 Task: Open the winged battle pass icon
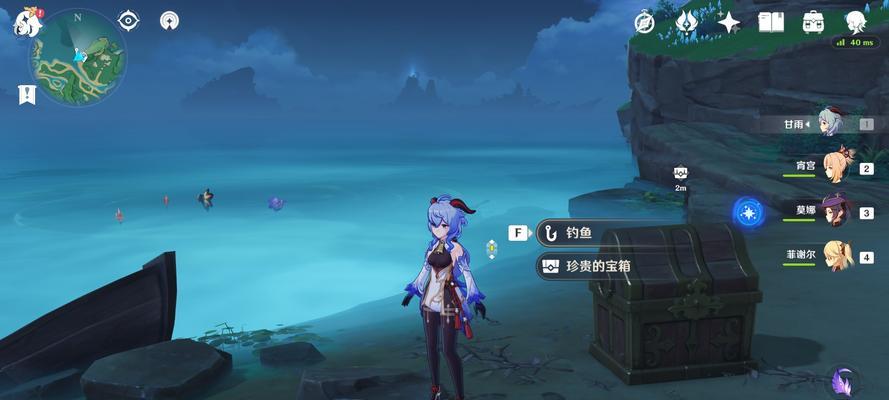click(x=686, y=21)
